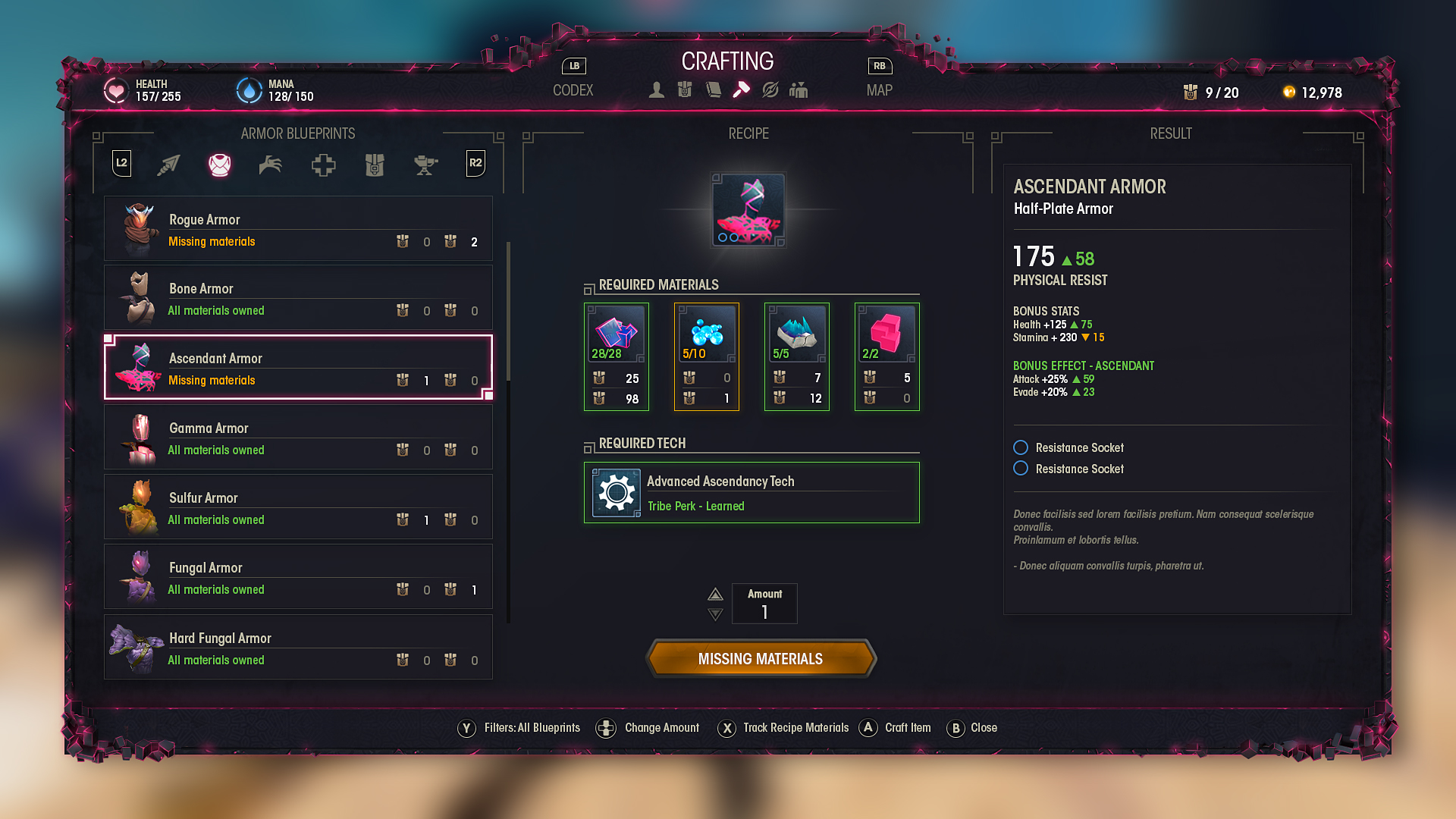Select the Hard Fungal Armor row
This screenshot has height=819, width=1456.
(x=298, y=648)
